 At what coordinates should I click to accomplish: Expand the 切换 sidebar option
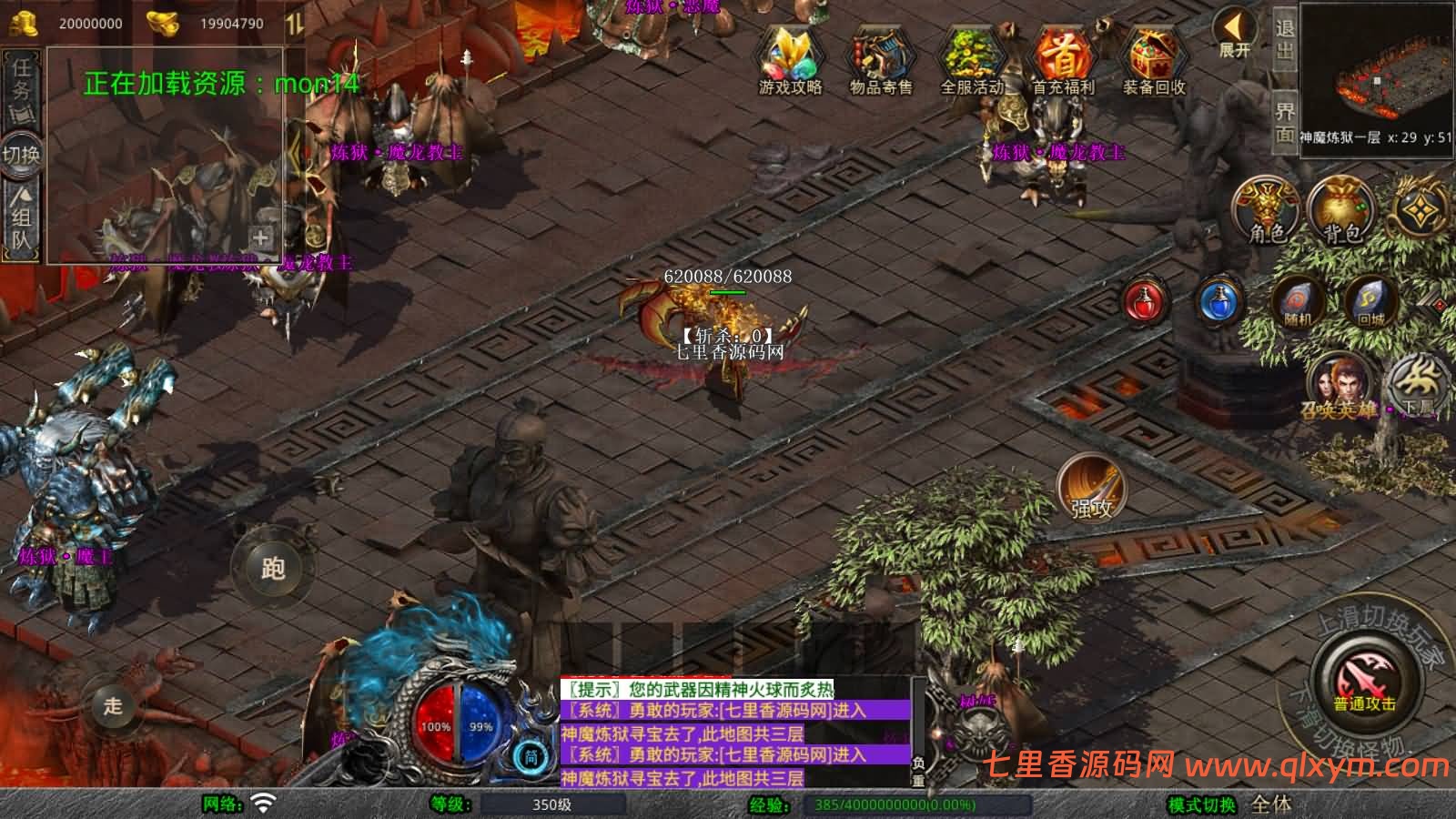[x=24, y=155]
